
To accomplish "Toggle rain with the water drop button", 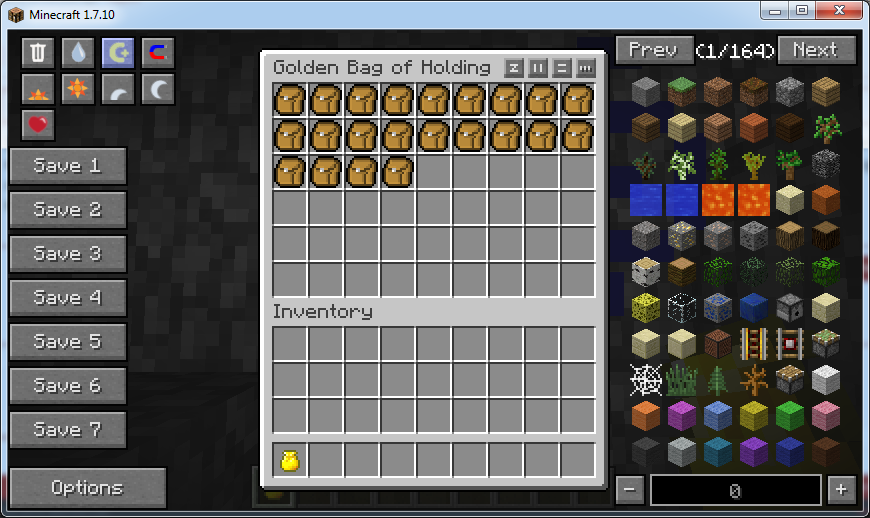I will [78, 53].
